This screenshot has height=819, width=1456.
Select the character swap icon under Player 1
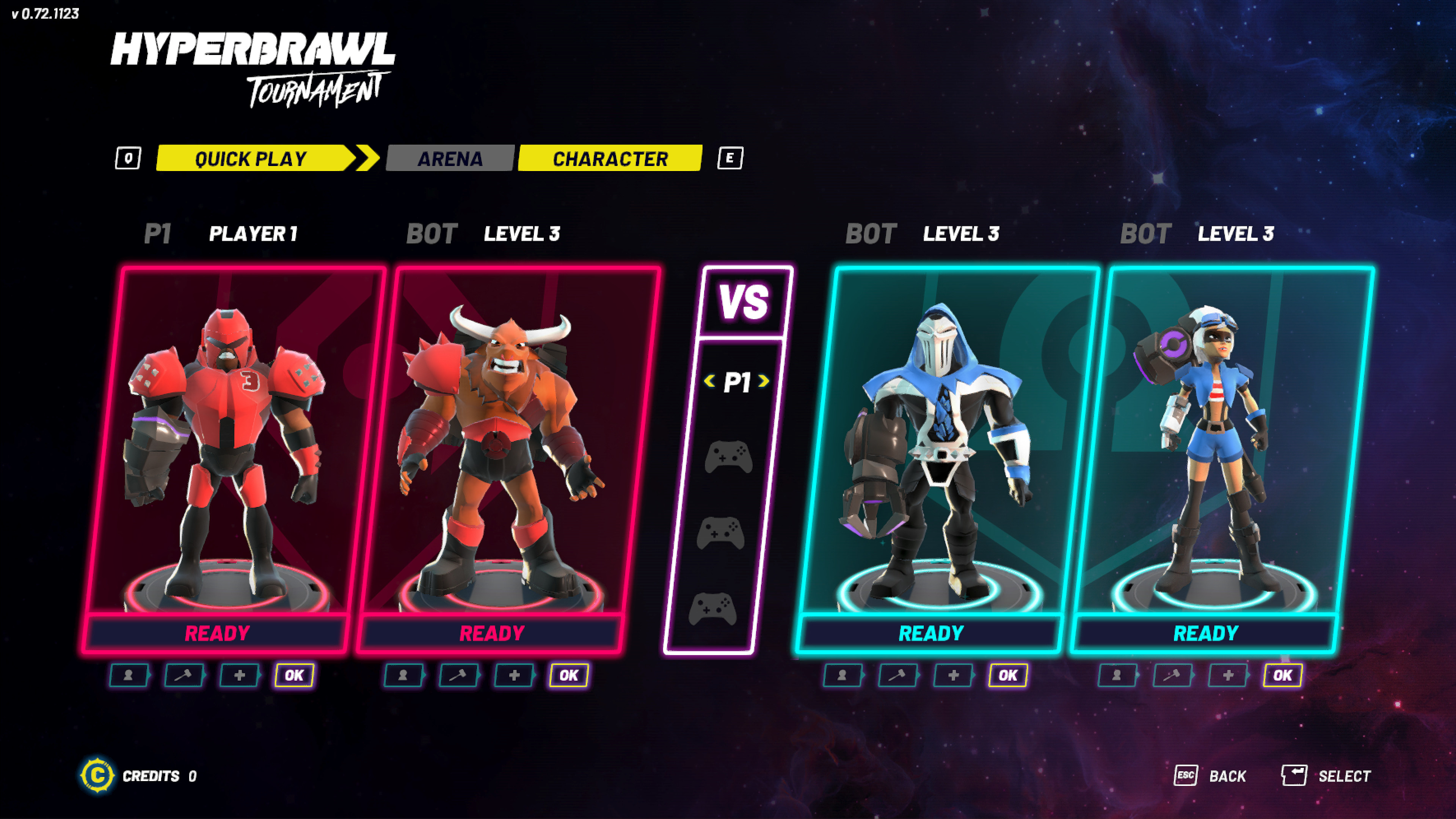[129, 675]
